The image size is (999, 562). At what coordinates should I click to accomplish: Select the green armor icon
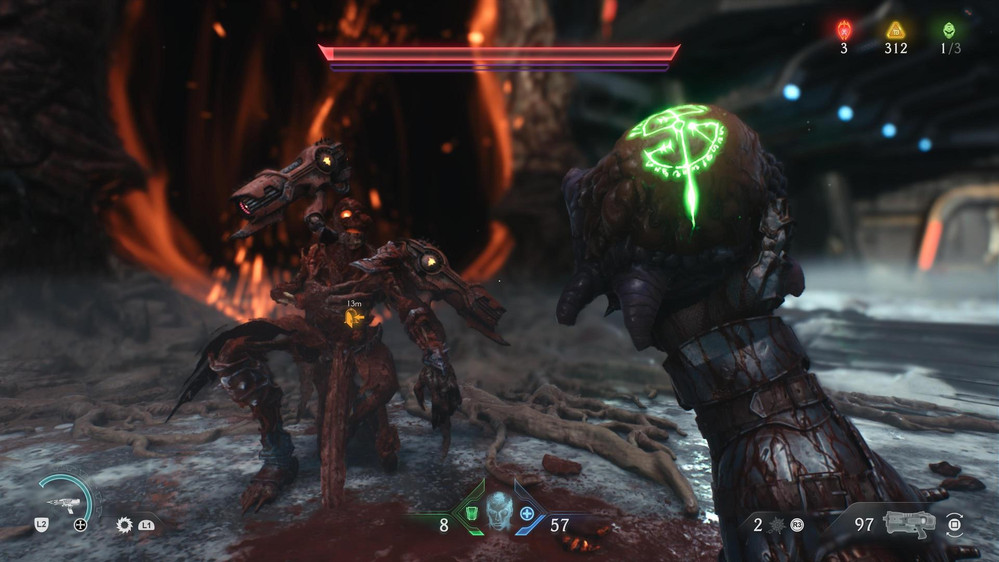[x=471, y=515]
